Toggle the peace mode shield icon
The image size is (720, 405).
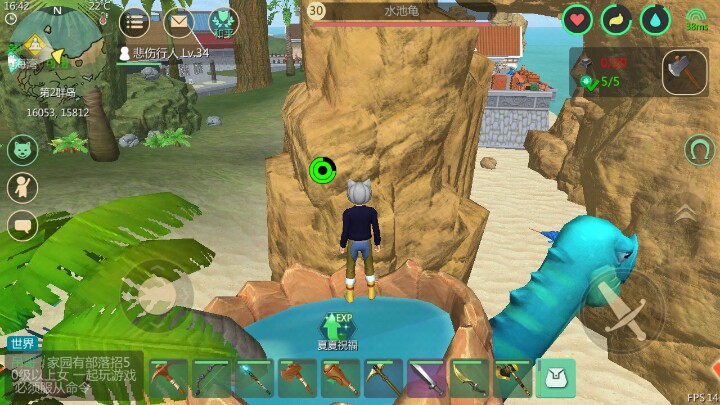coord(222,21)
